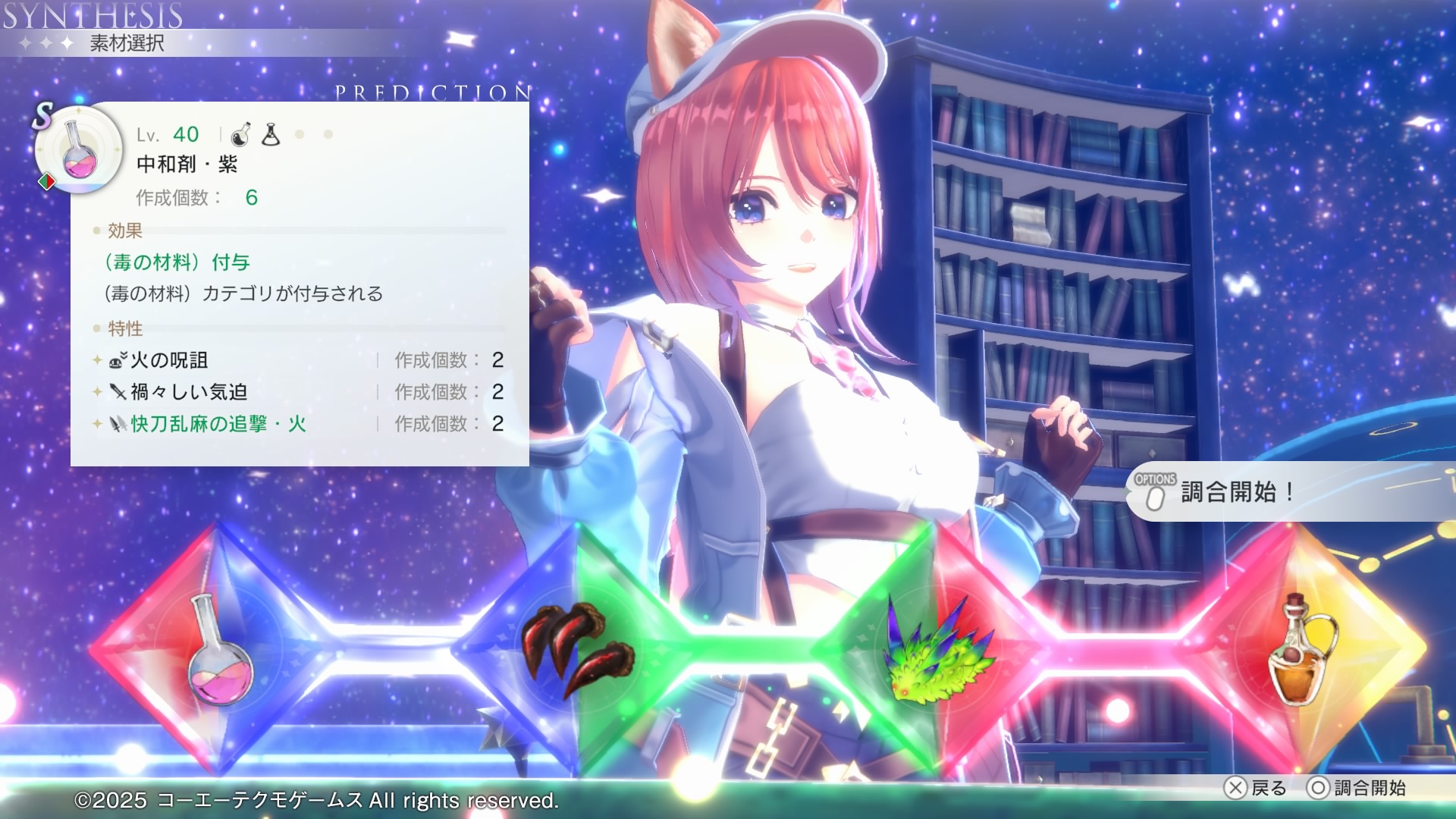Go back with the 戻る button

pos(1256,788)
